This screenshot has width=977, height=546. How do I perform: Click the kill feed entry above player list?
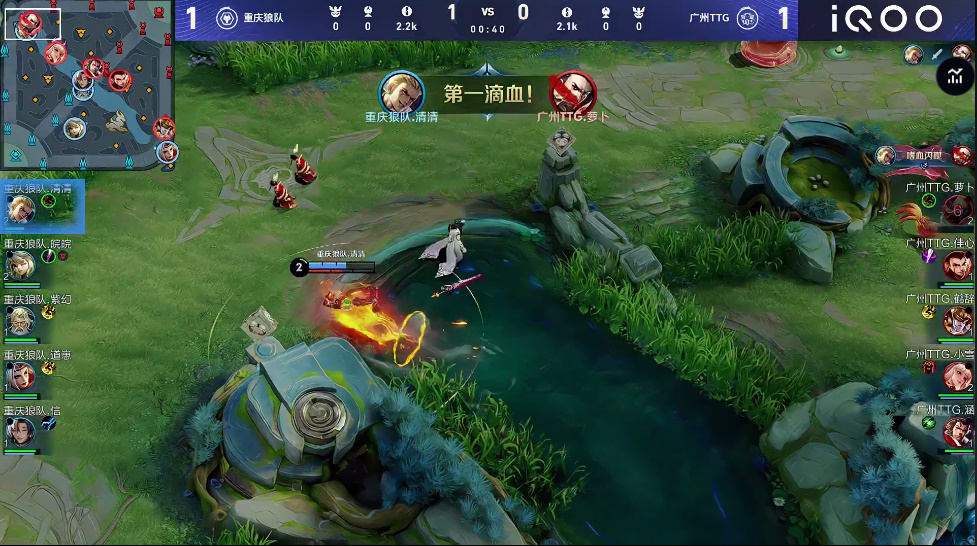tap(923, 155)
